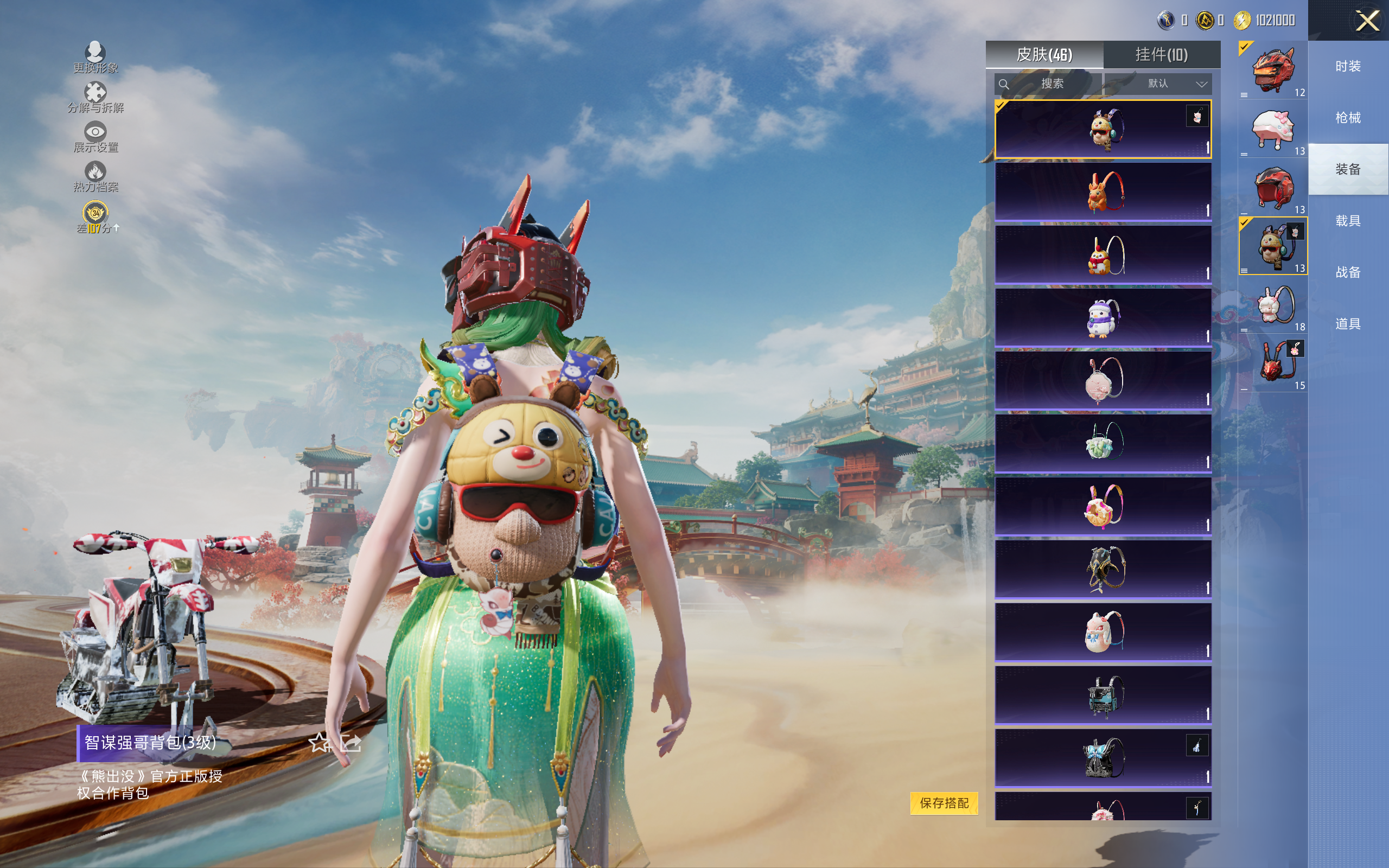1389x868 pixels.
Task: Open the 时装 fashion category
Action: pos(1348,67)
